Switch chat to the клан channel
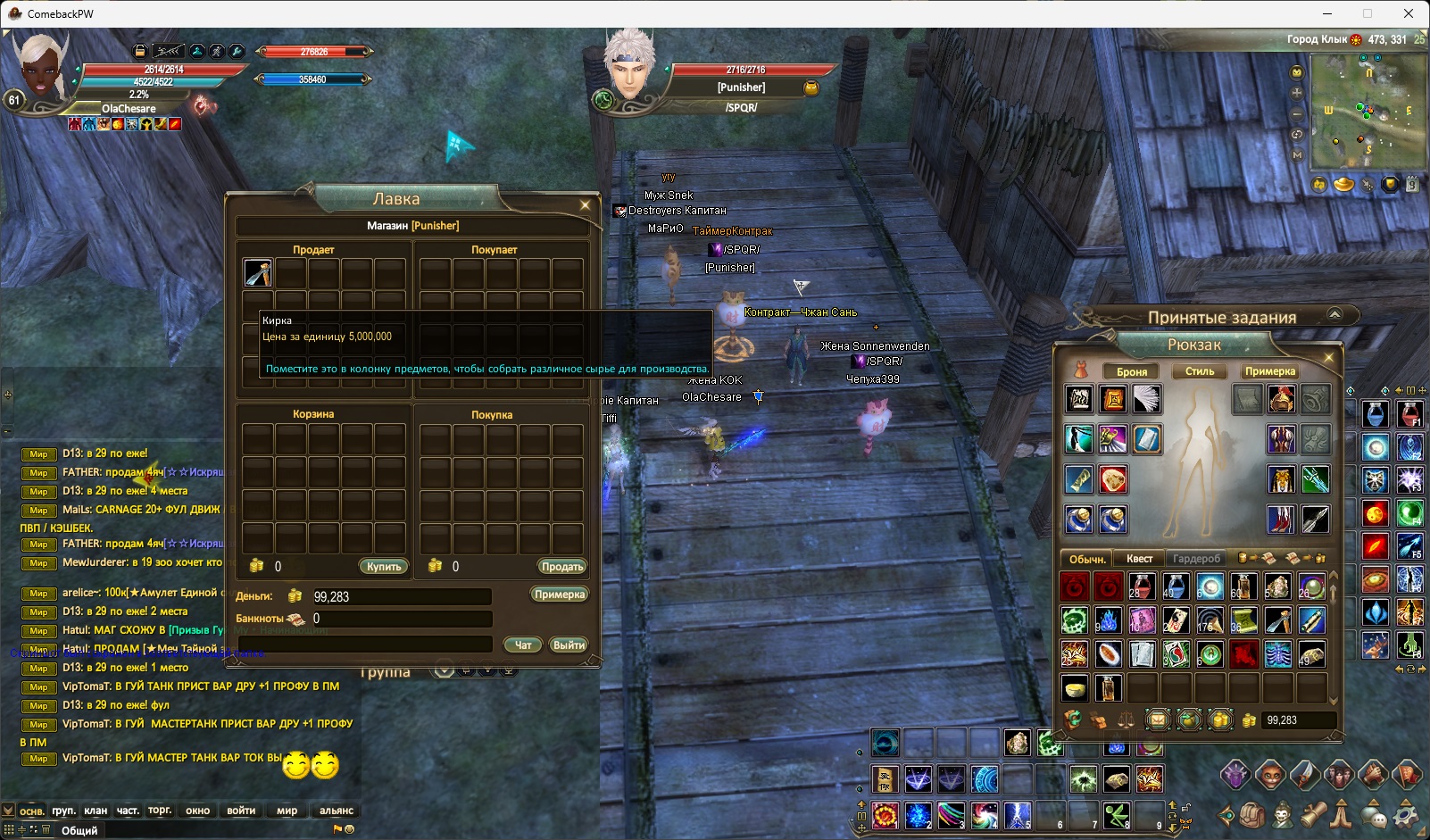The width and height of the screenshot is (1430, 840). click(x=96, y=811)
